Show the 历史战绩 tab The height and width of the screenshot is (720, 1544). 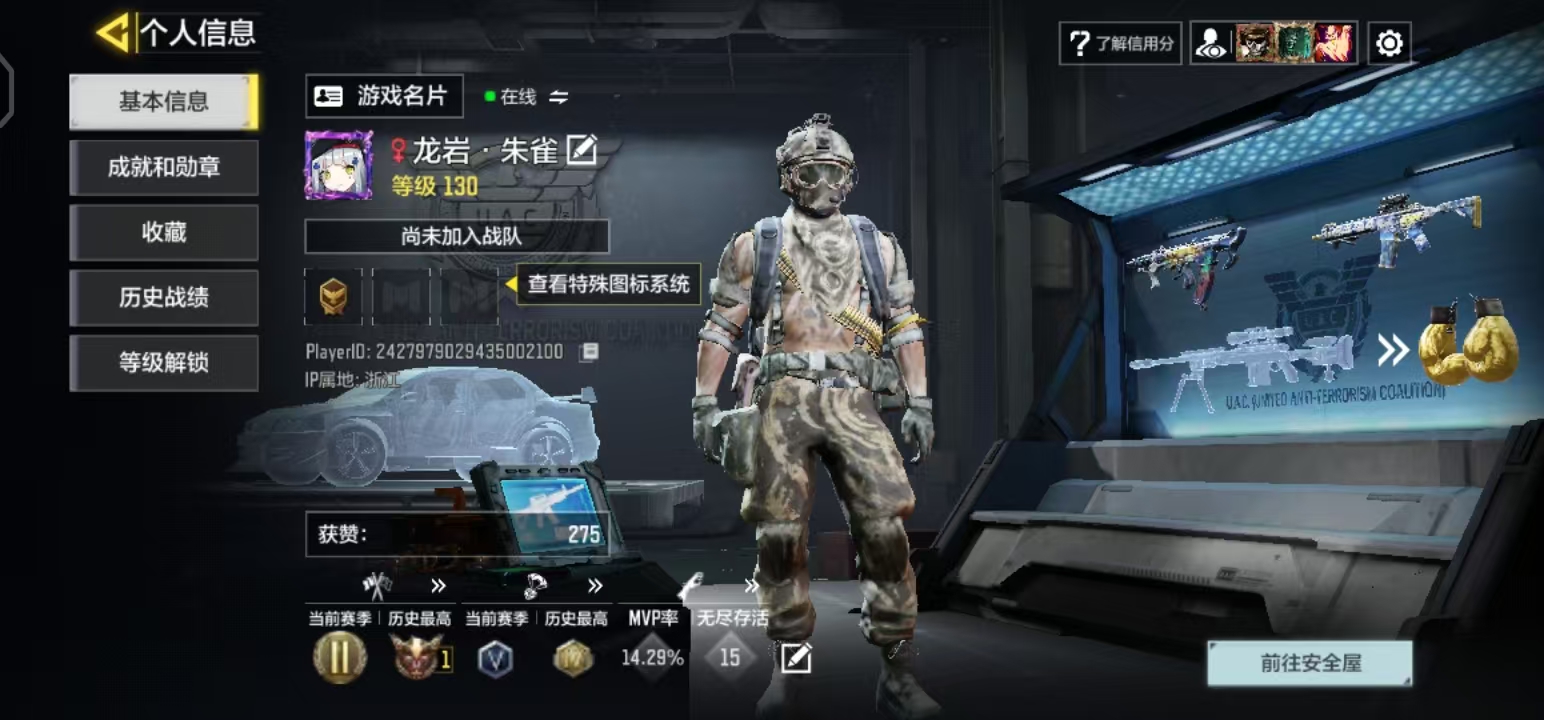click(163, 297)
